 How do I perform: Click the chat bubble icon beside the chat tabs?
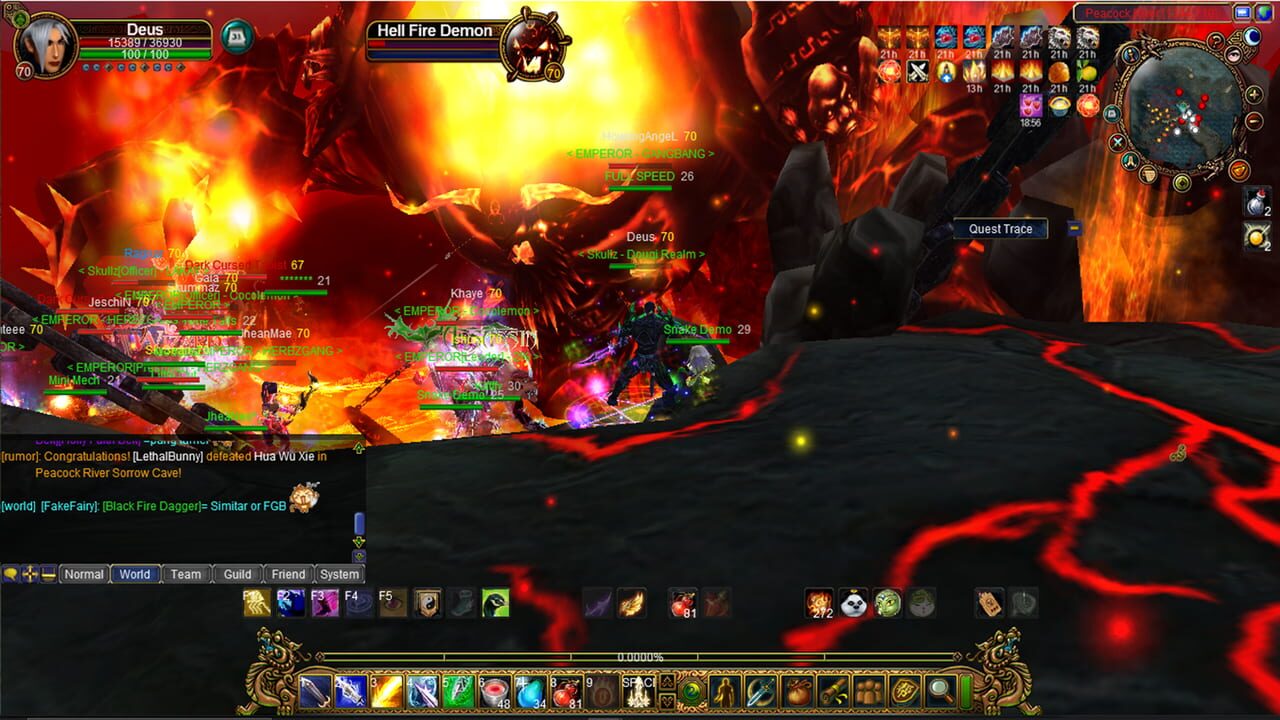[12, 573]
